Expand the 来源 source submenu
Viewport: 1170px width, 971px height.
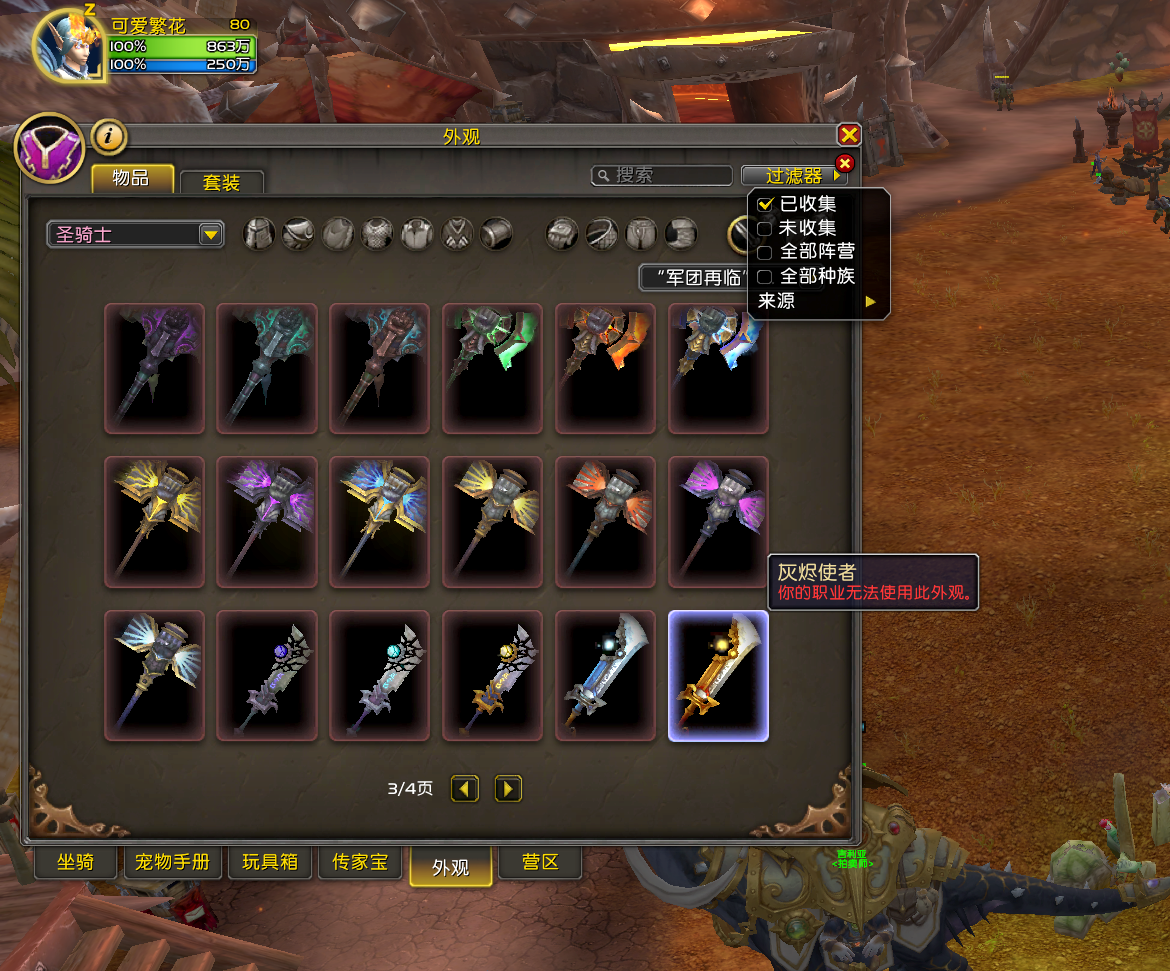click(x=817, y=301)
